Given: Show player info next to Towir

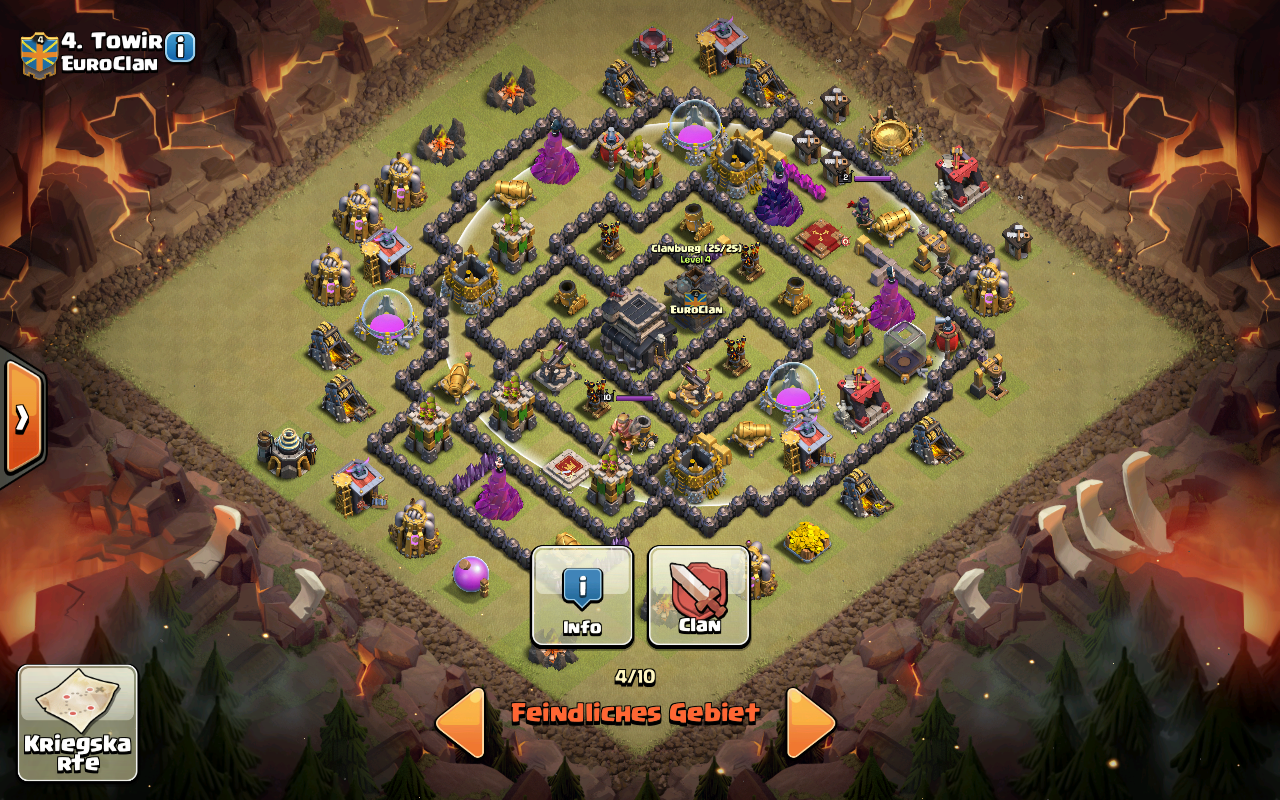Looking at the screenshot, I should click(180, 46).
